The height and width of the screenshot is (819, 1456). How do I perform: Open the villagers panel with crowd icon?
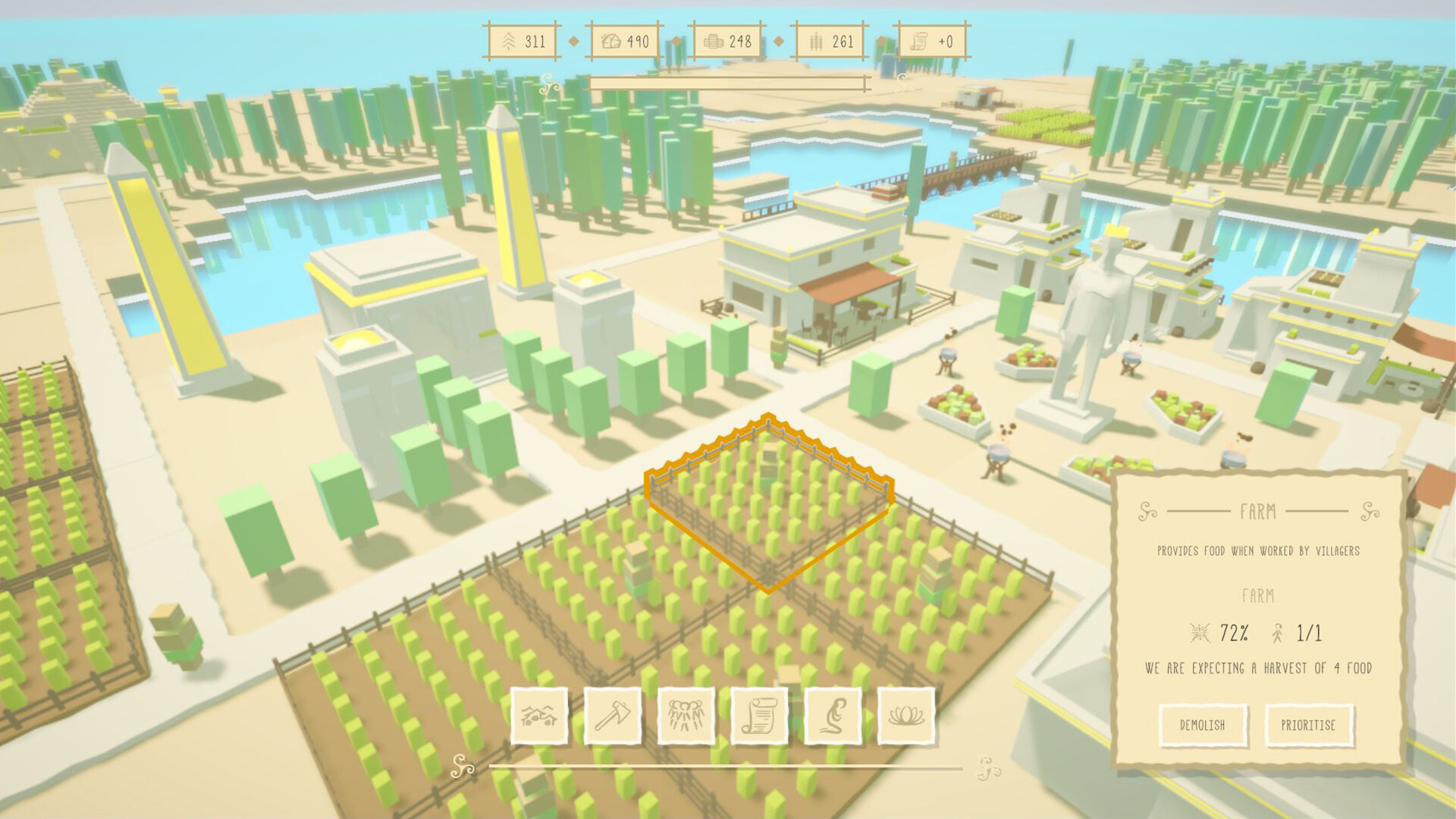687,716
